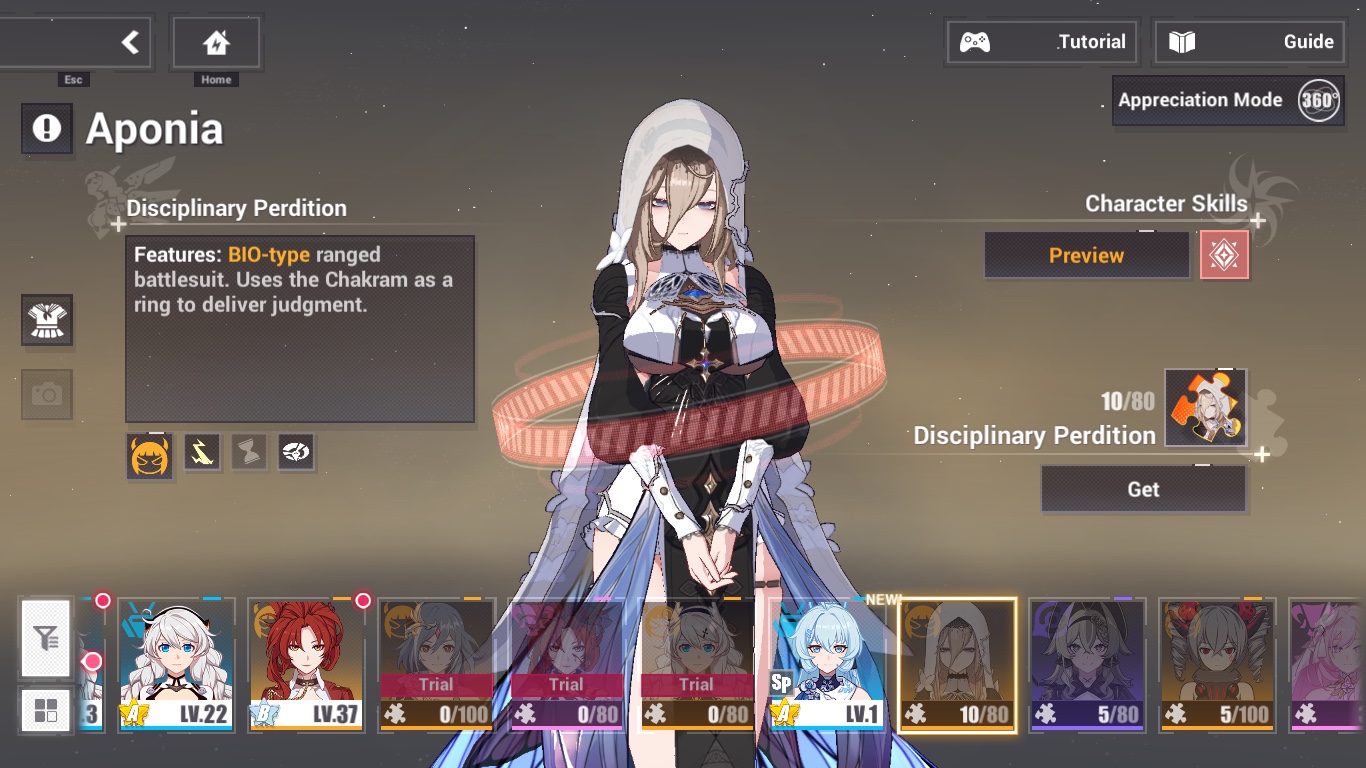Select the chakram weapon icon

(x=295, y=452)
